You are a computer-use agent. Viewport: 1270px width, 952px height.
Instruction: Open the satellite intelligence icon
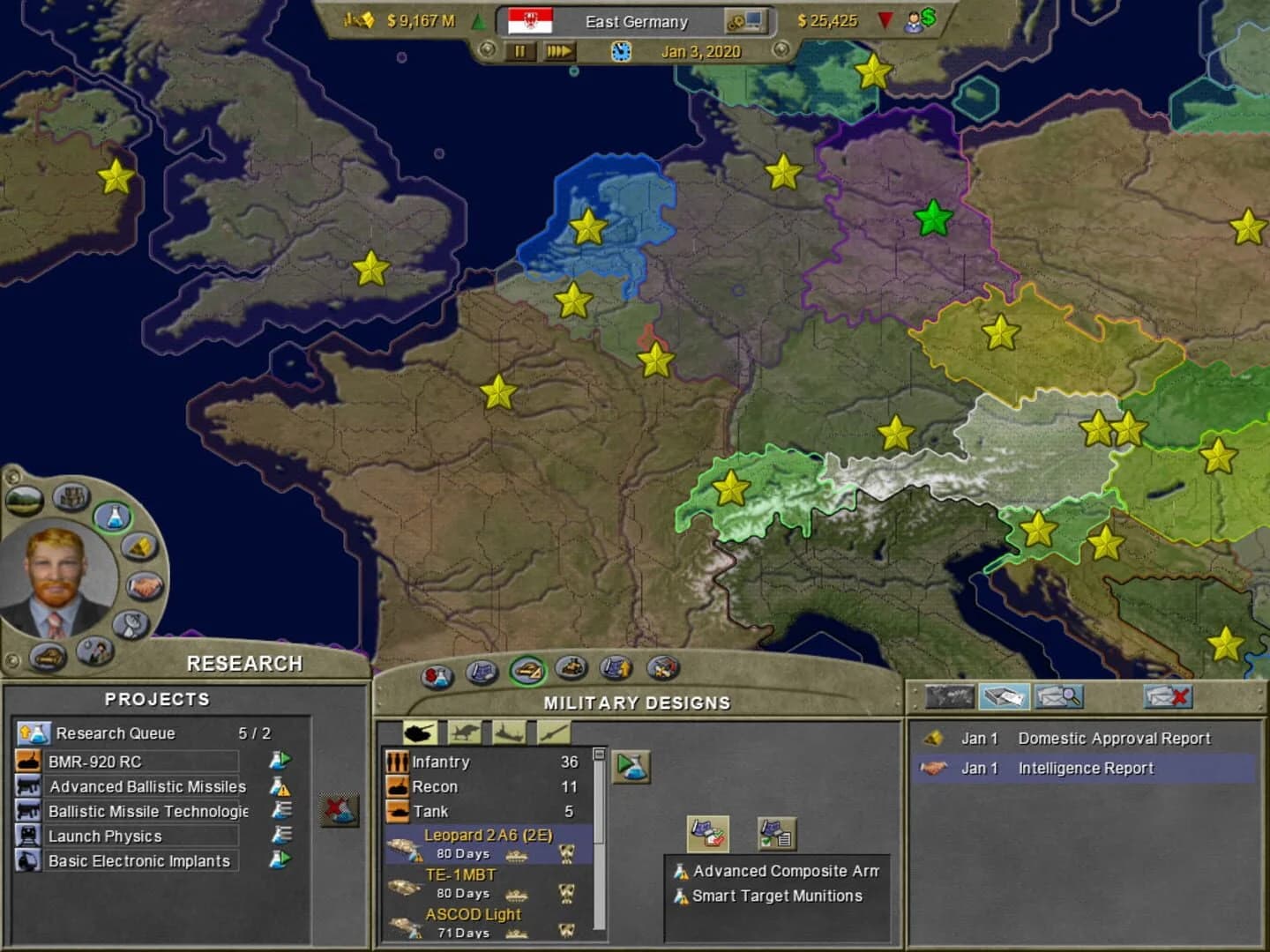point(130,624)
